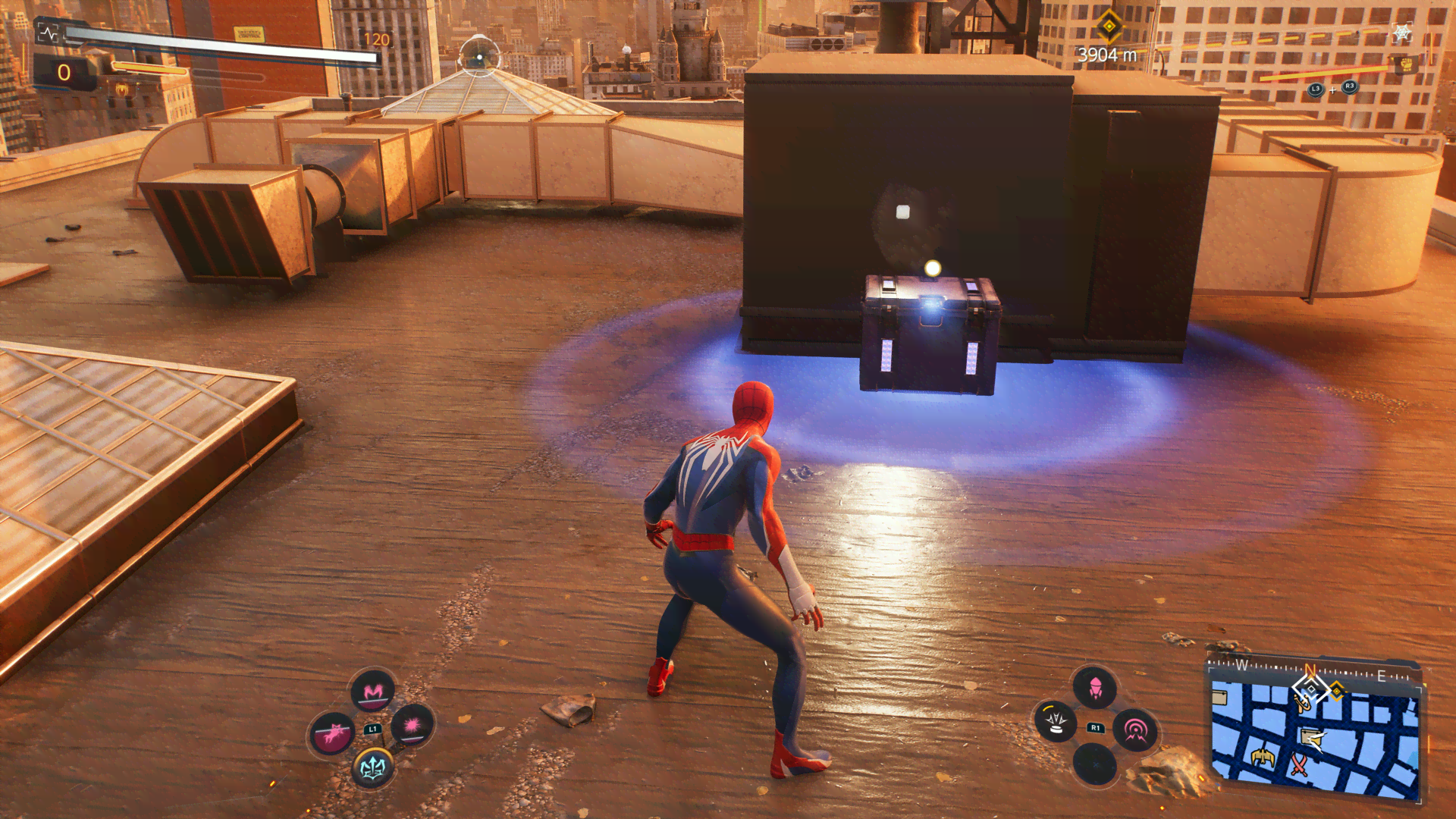Screen dimensions: 1456x819
Task: Choose the white web trap gadget
Action: 1055,720
